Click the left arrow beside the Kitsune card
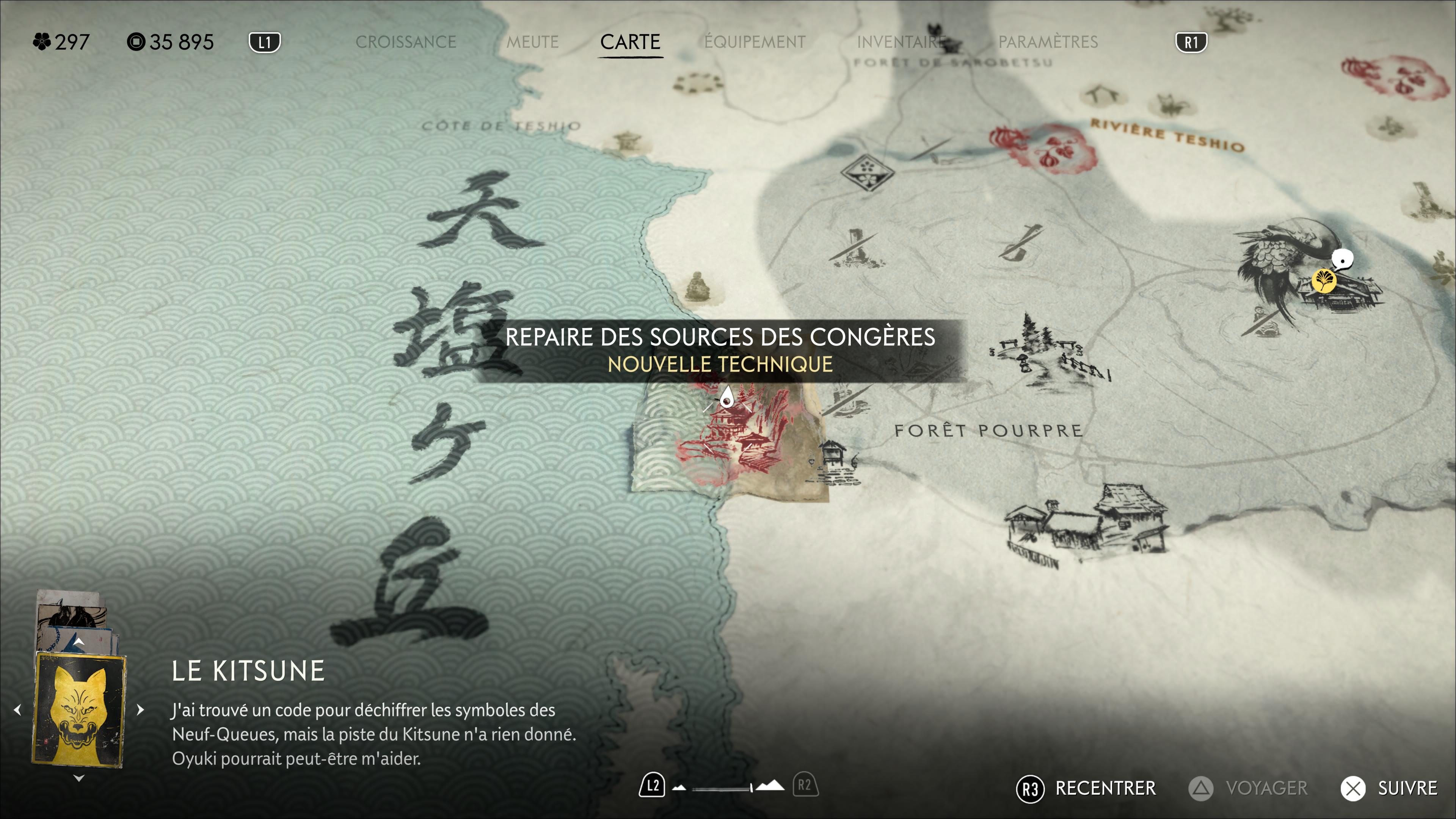 [17, 709]
